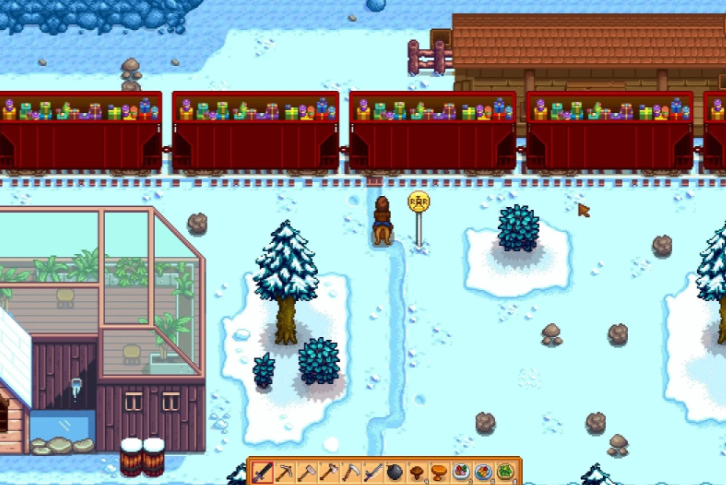
Task: Select the dark sword in the hotbar
Action: point(262,471)
